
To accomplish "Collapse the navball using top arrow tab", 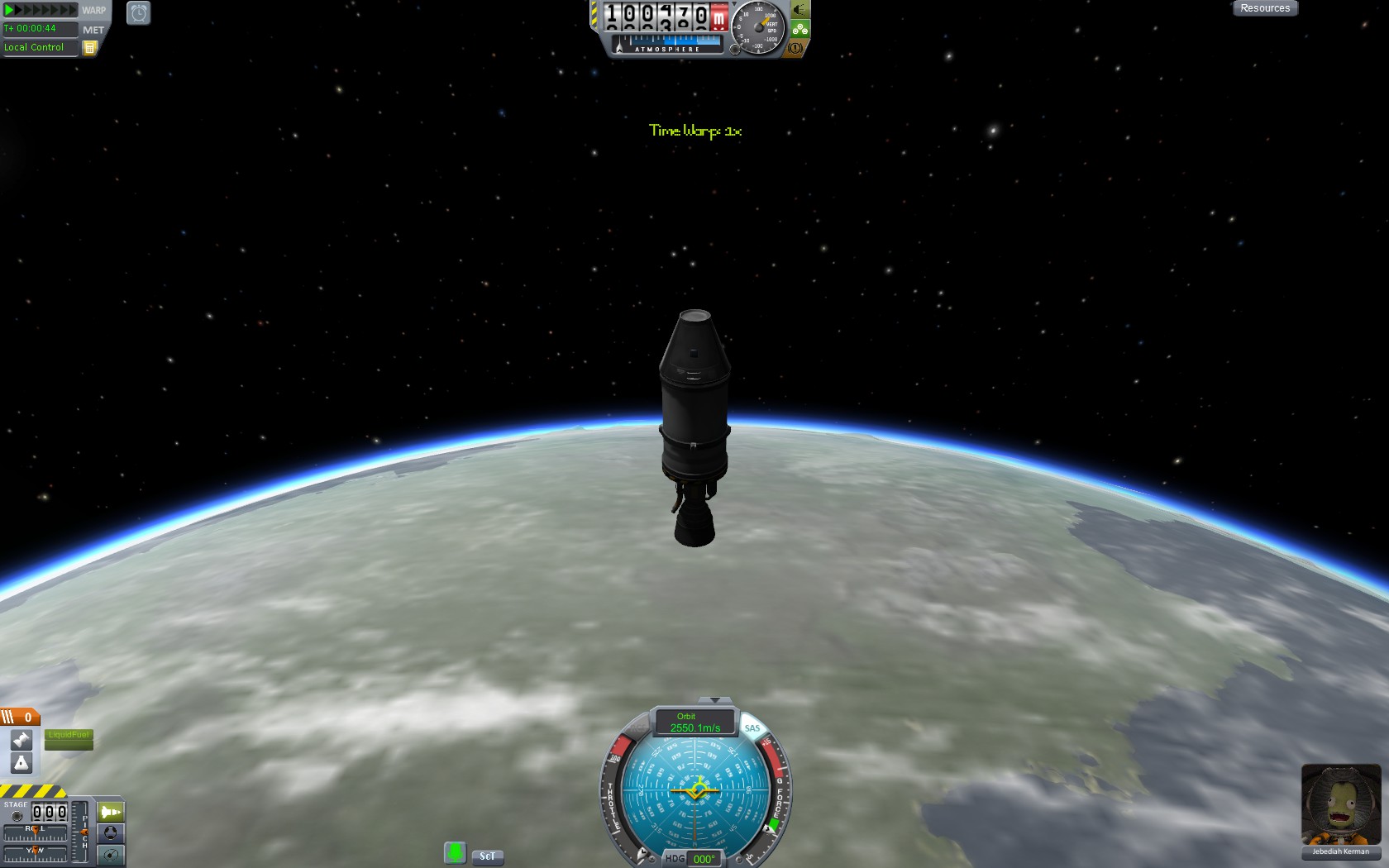I will 715,700.
